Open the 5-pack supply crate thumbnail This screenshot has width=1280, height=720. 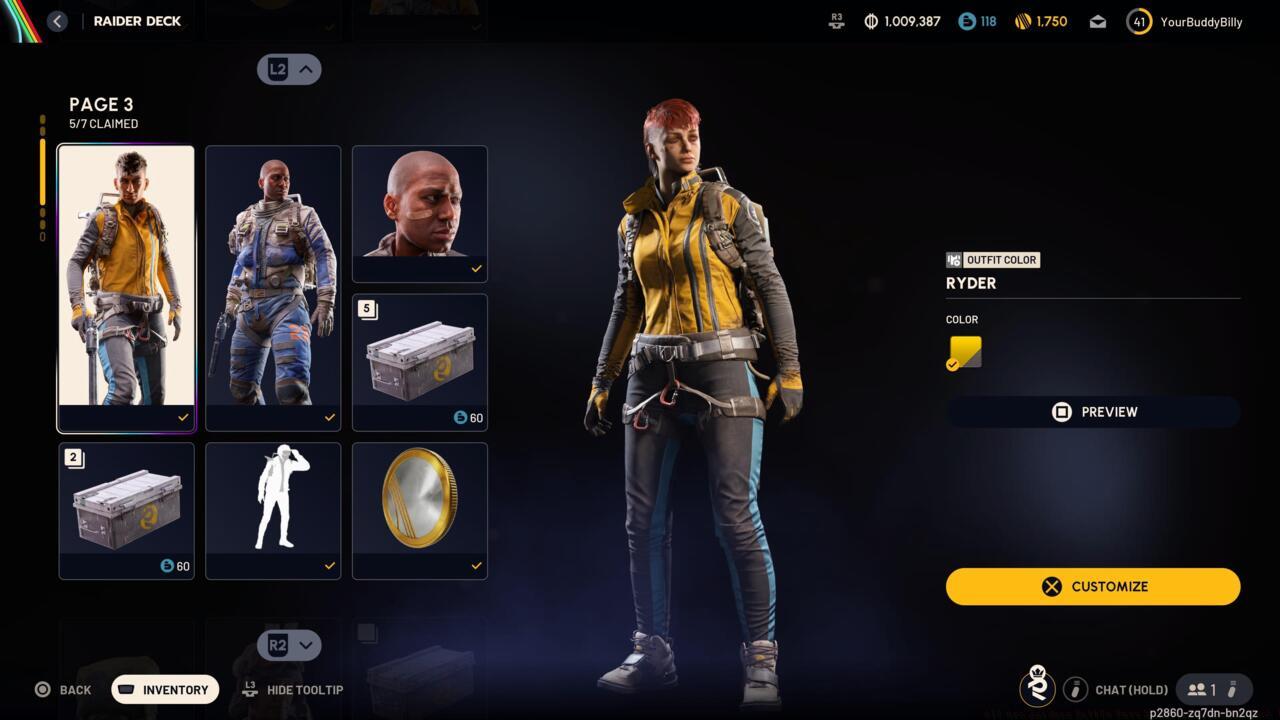click(x=419, y=362)
